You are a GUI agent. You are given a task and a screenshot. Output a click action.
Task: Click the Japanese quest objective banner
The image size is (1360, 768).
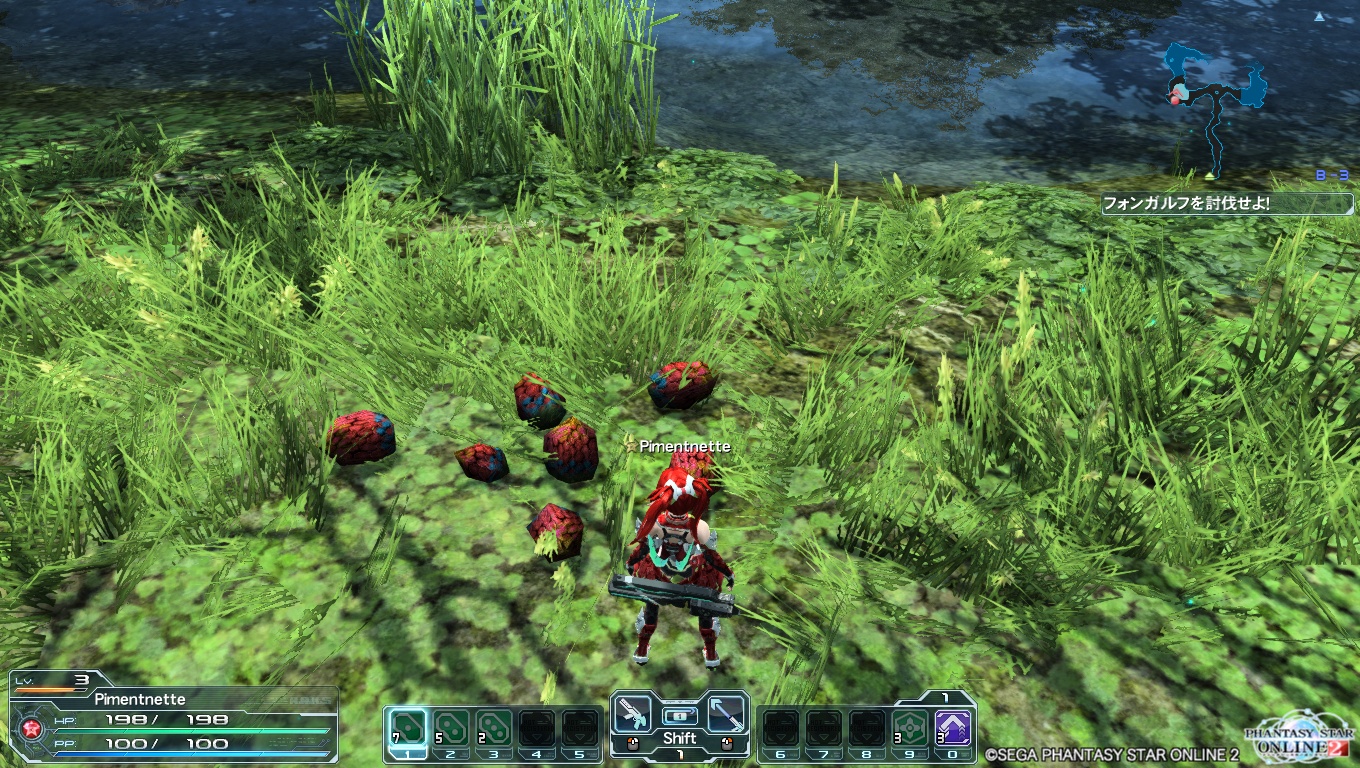(x=1199, y=204)
